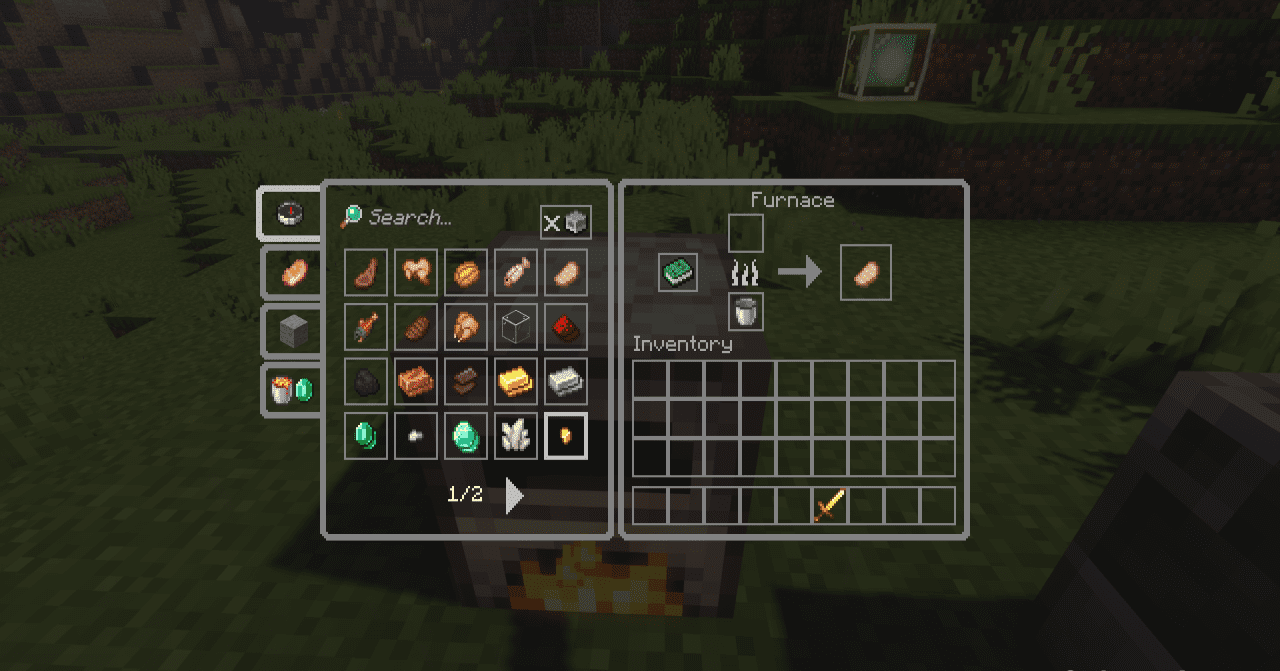Select the gold ingot recipe

click(x=516, y=381)
